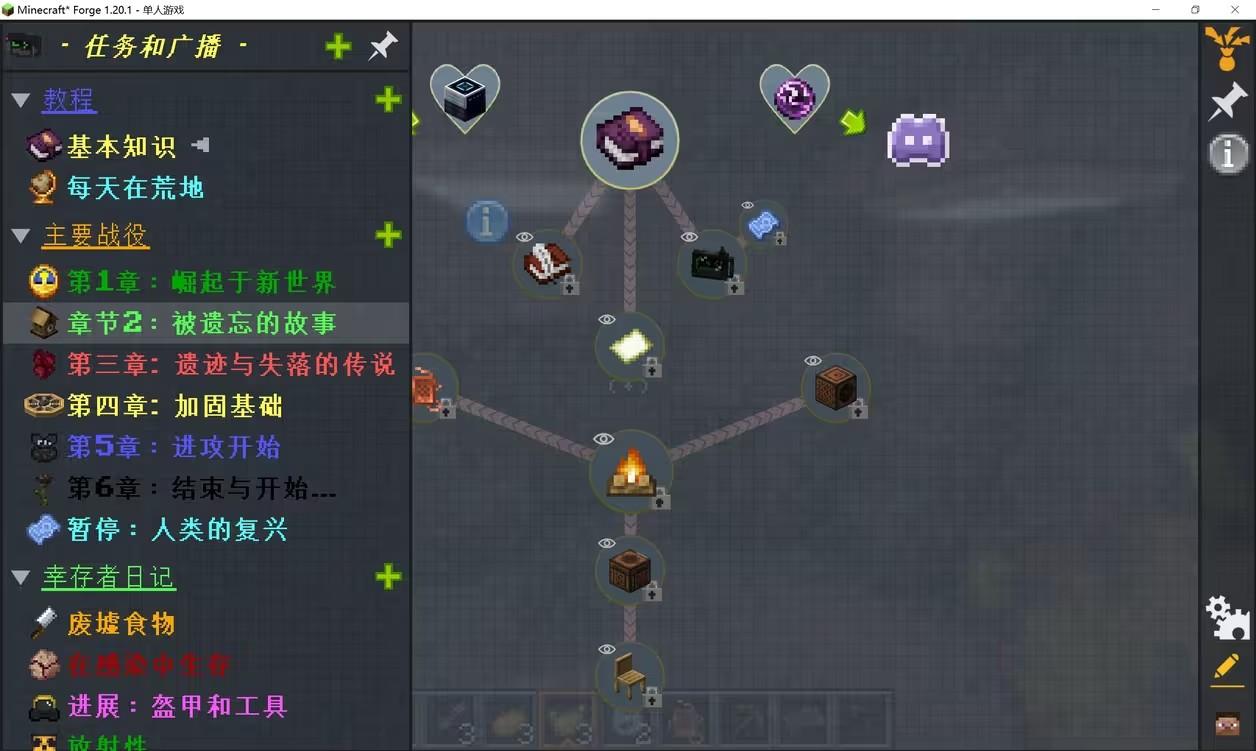
Task: Choose 第四章：加固基础 chapter
Action: (x=174, y=405)
